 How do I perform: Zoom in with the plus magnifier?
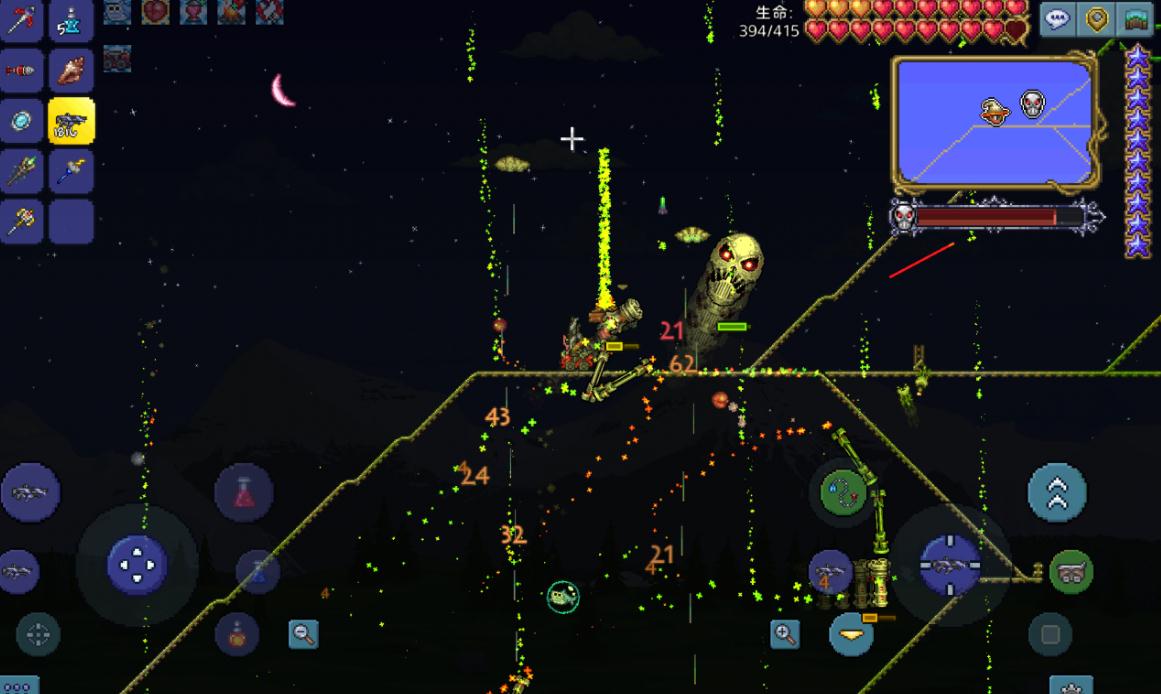[785, 633]
